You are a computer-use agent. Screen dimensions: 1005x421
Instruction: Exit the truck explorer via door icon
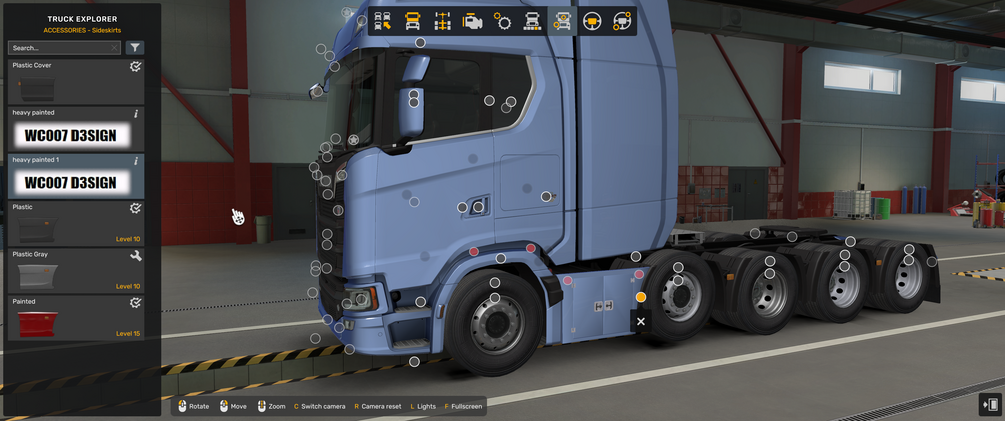click(990, 404)
